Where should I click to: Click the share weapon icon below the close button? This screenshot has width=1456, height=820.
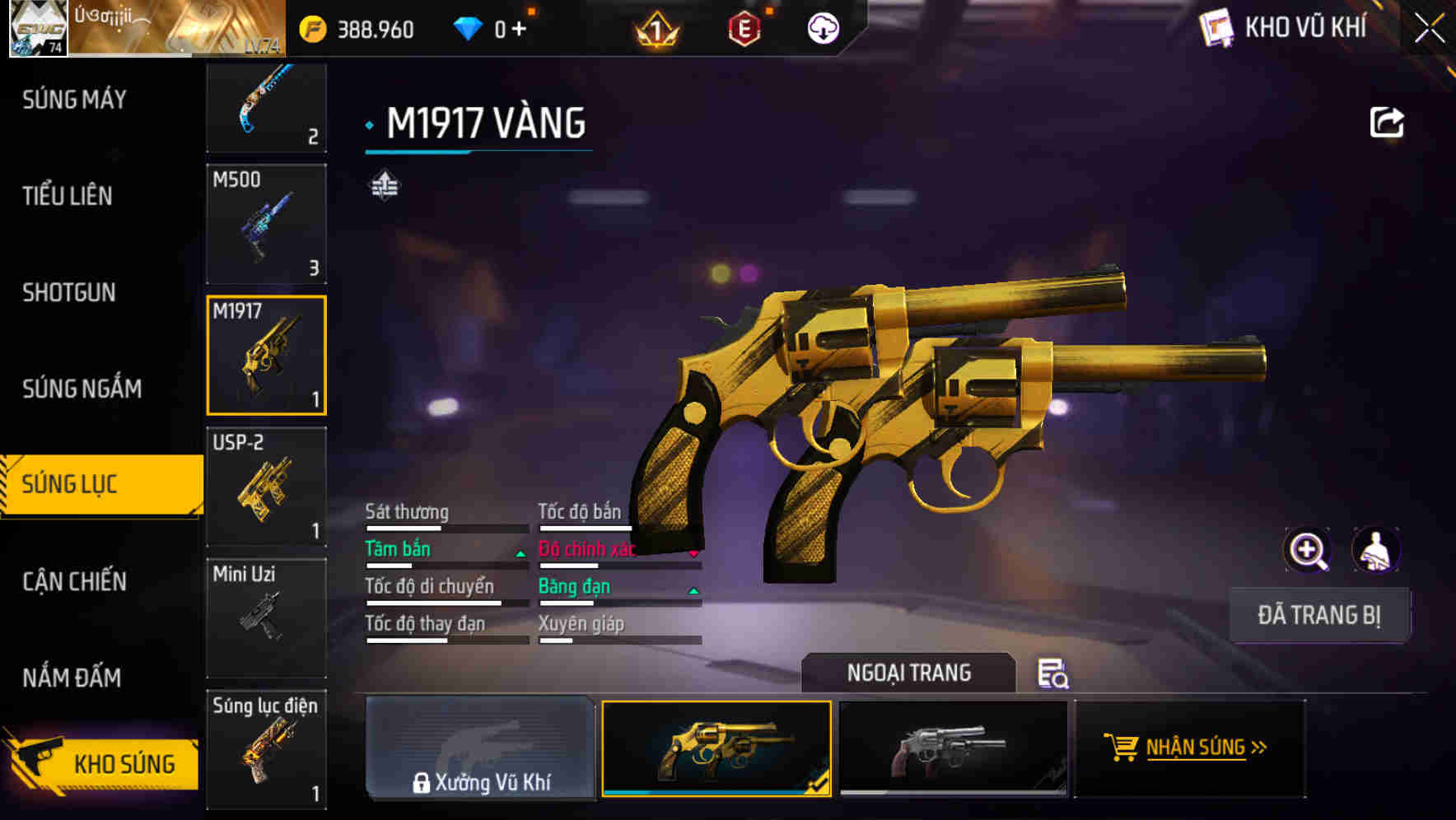1387,122
